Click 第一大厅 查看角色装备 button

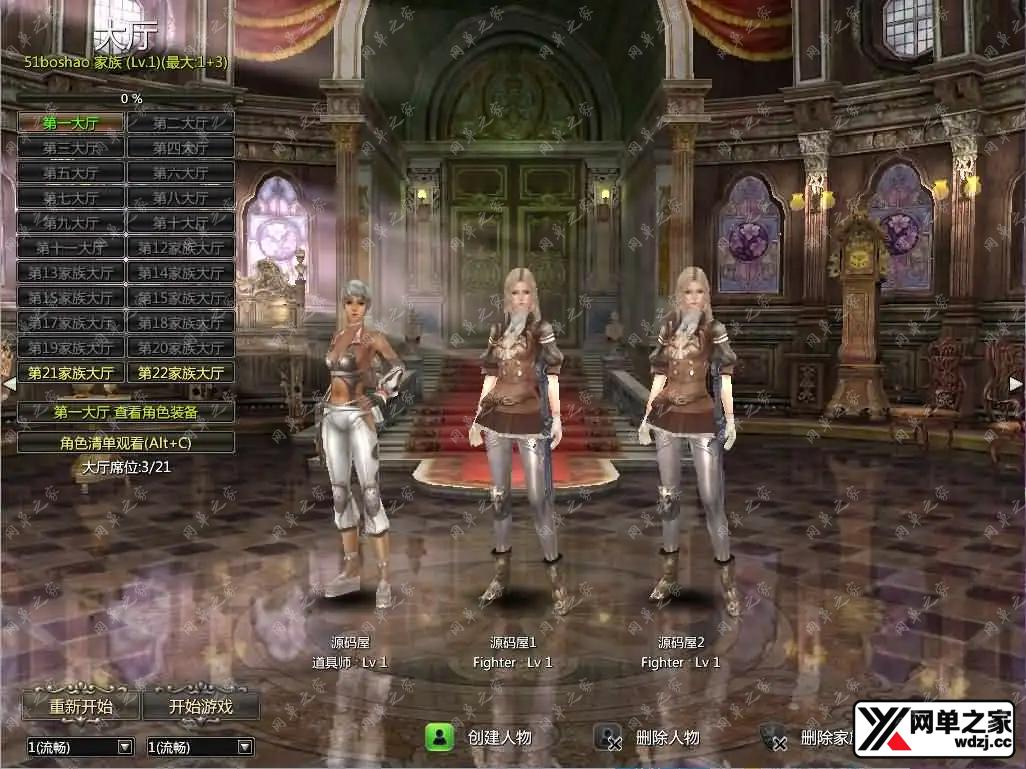[x=126, y=411]
